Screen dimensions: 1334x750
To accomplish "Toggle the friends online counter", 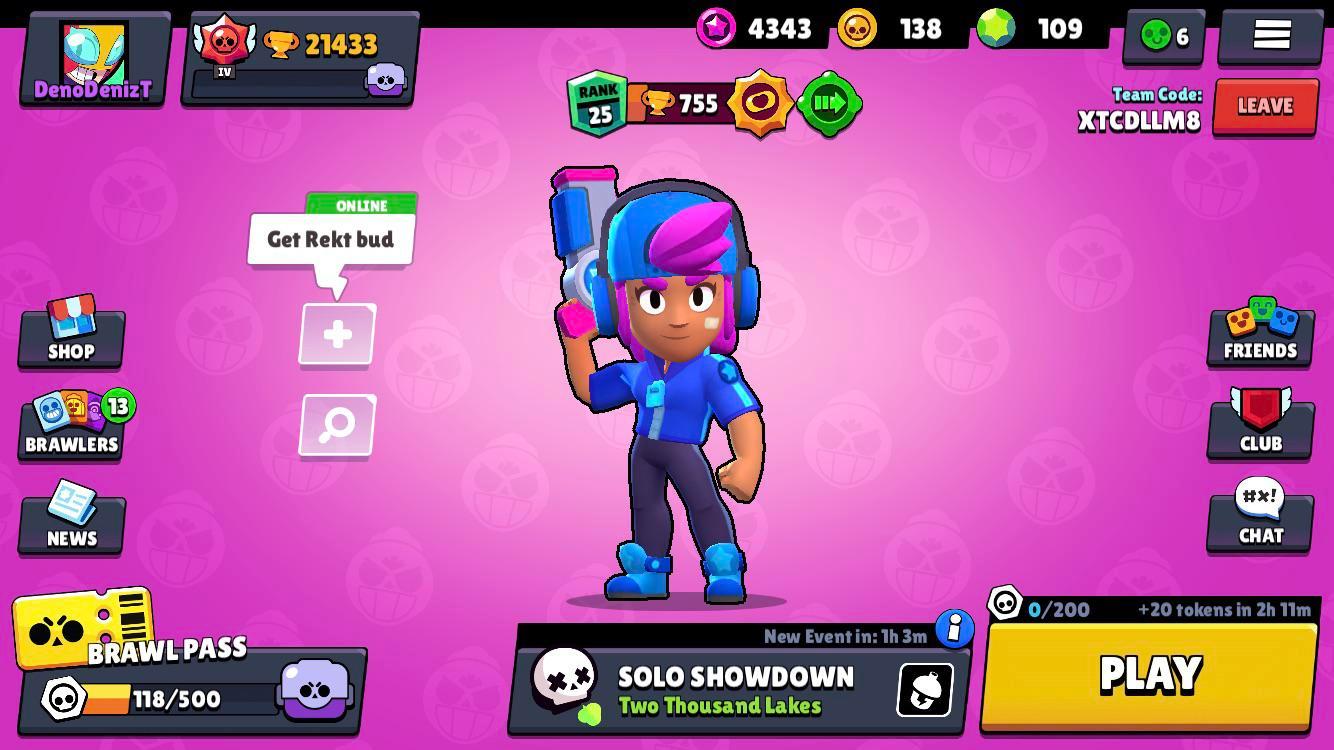I will [1162, 37].
